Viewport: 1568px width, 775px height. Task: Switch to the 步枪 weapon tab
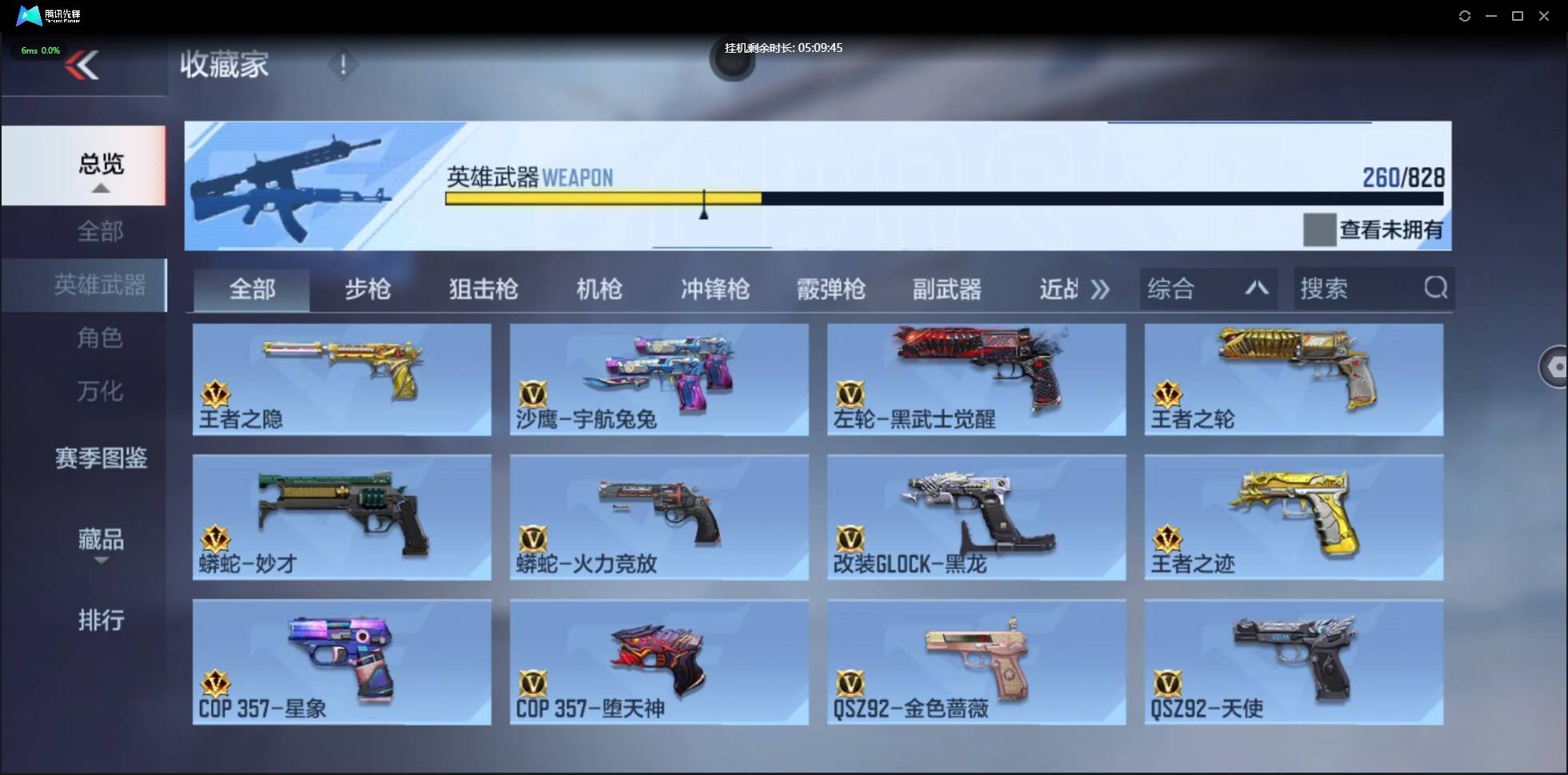(x=368, y=289)
